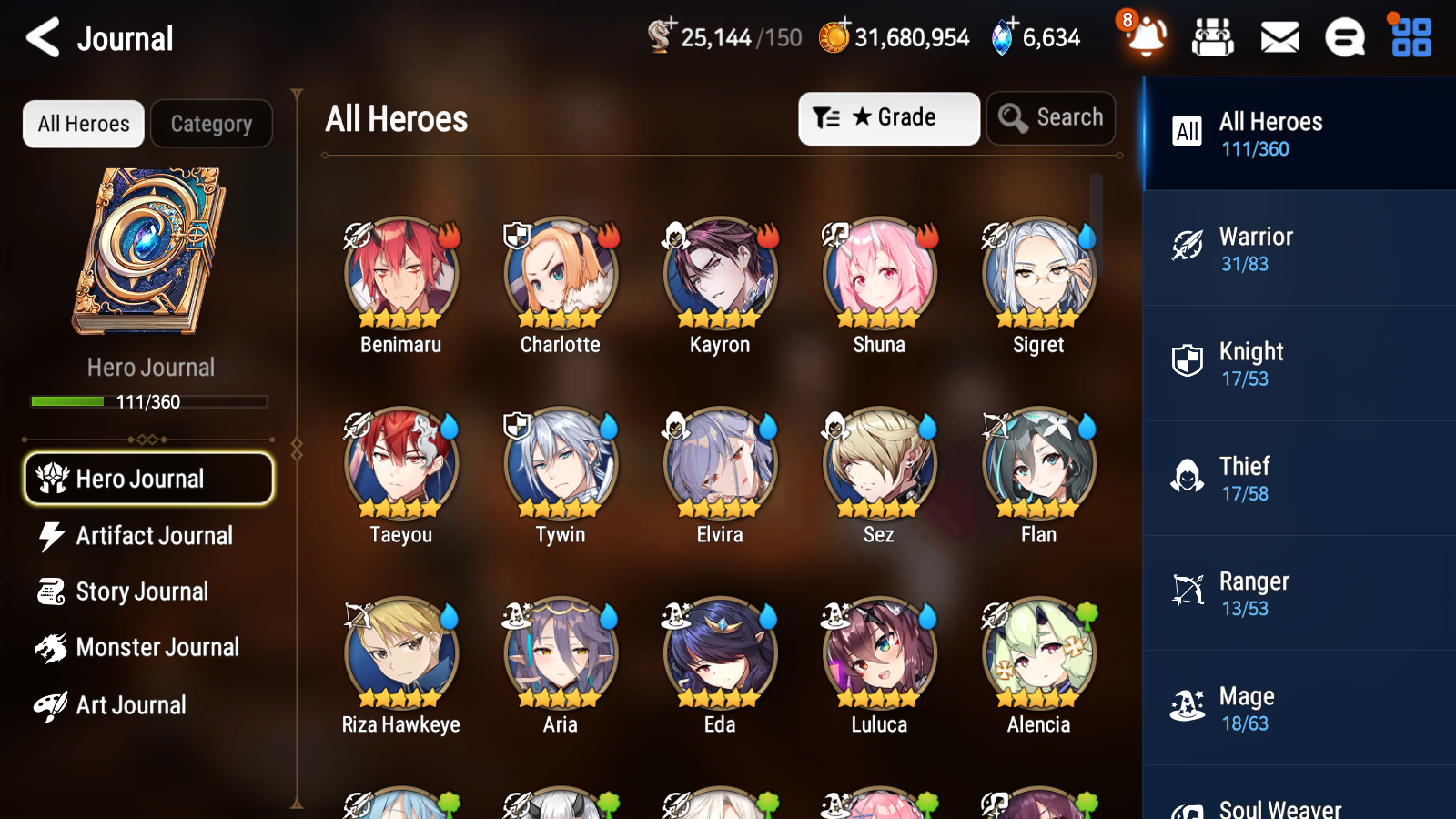Open the chat icon in top bar
This screenshot has width=1456, height=819.
click(x=1344, y=38)
